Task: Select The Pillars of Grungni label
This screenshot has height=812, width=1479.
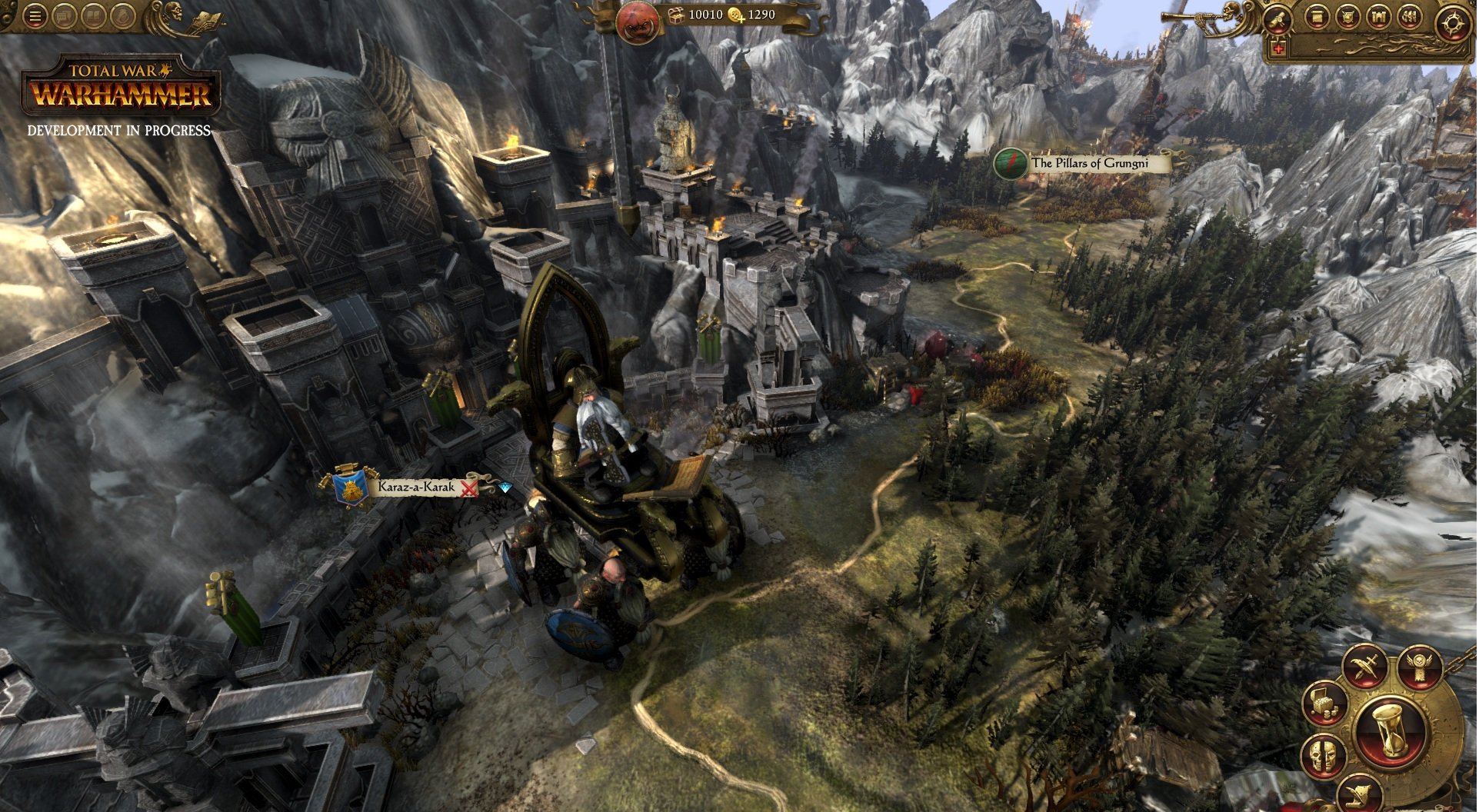Action: 1089,163
